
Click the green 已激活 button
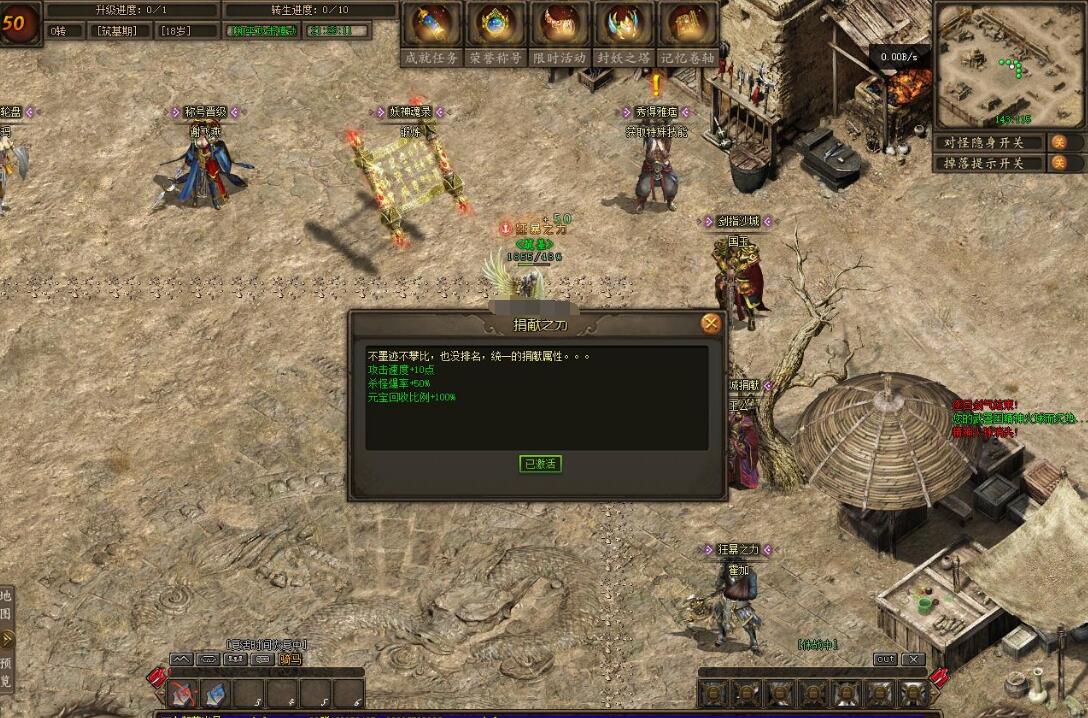541,464
